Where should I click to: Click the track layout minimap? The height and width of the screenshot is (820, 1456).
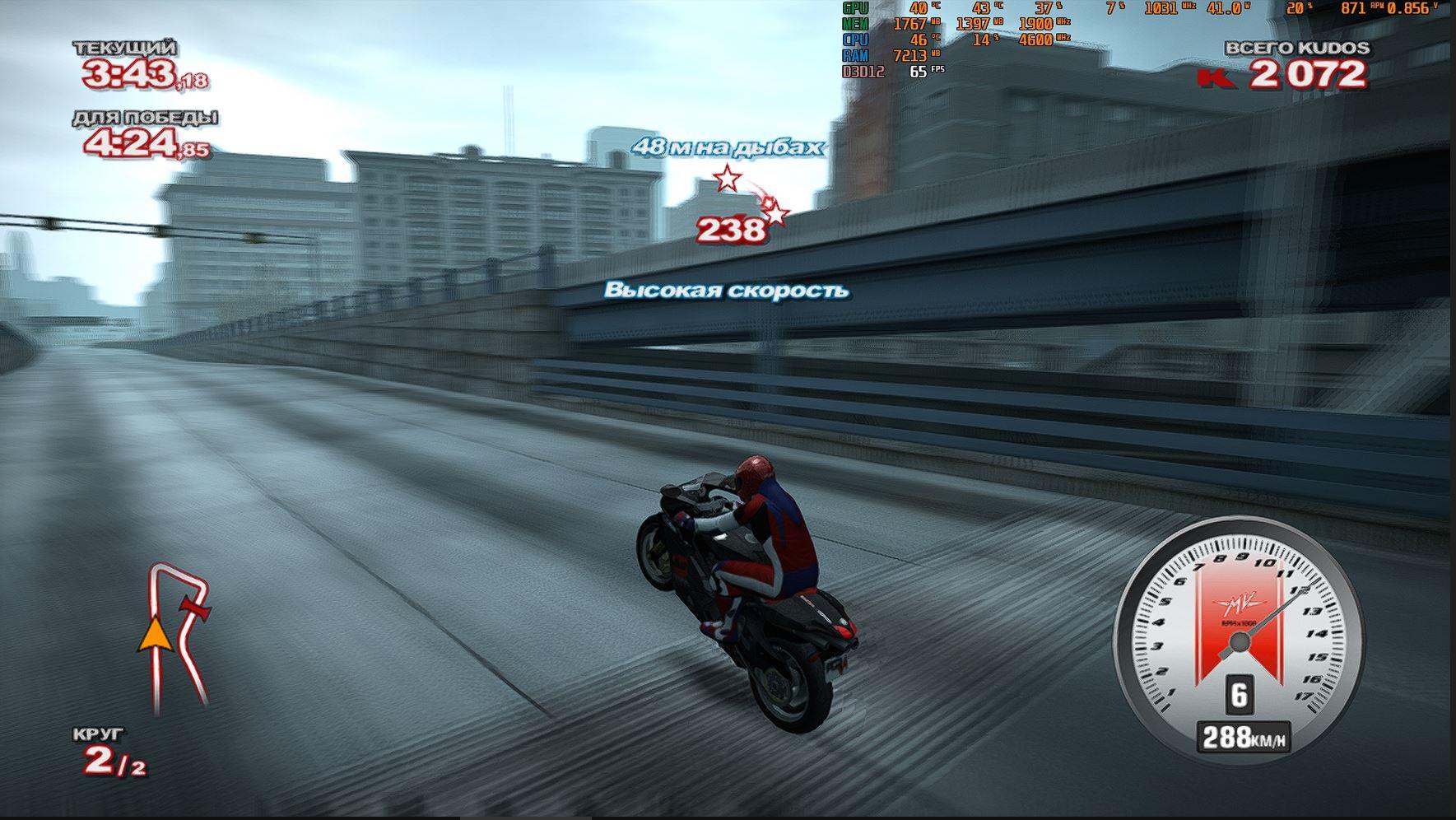pos(174,636)
